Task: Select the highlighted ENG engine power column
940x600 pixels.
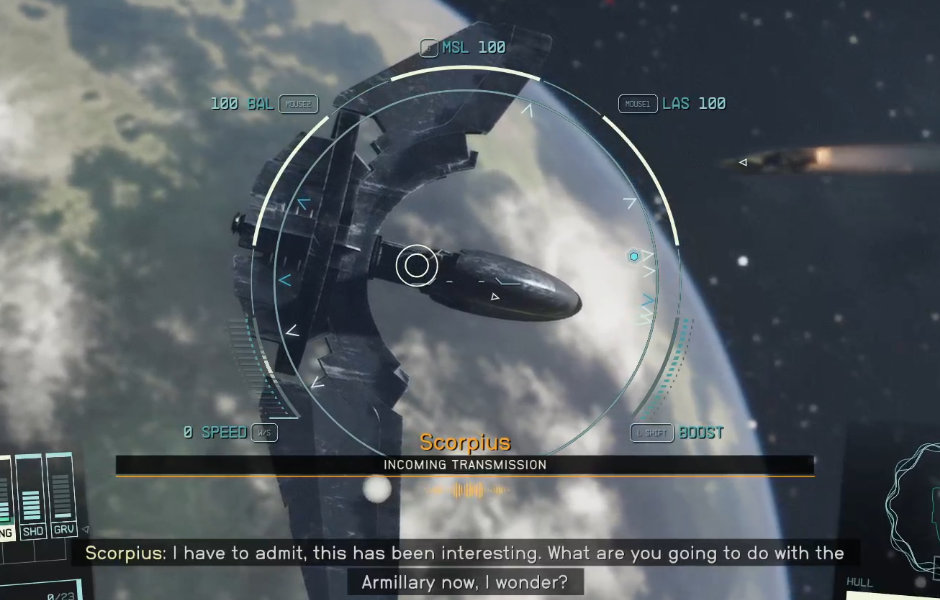Action: (5, 497)
